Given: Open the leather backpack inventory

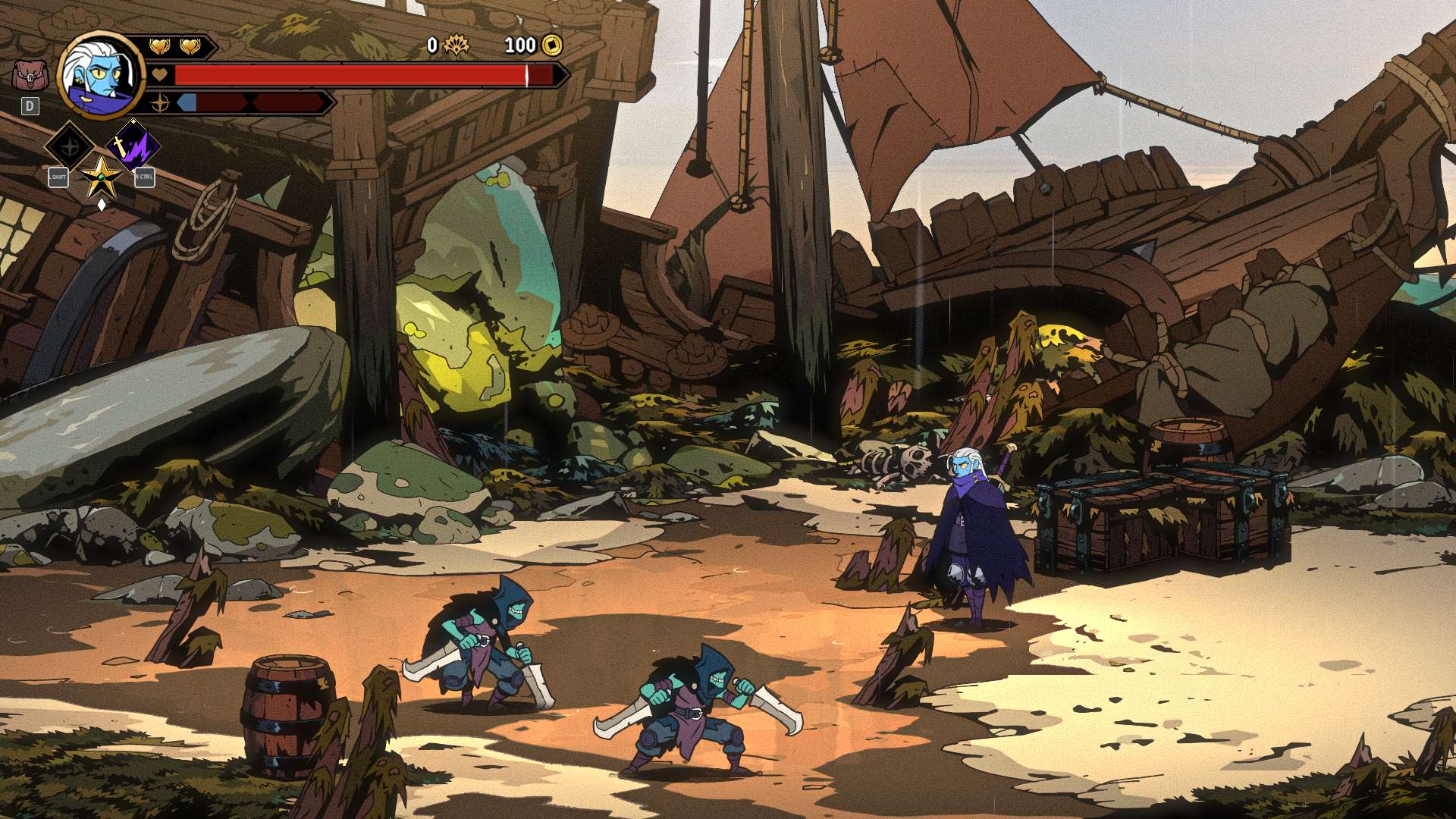Looking at the screenshot, I should click(30, 76).
